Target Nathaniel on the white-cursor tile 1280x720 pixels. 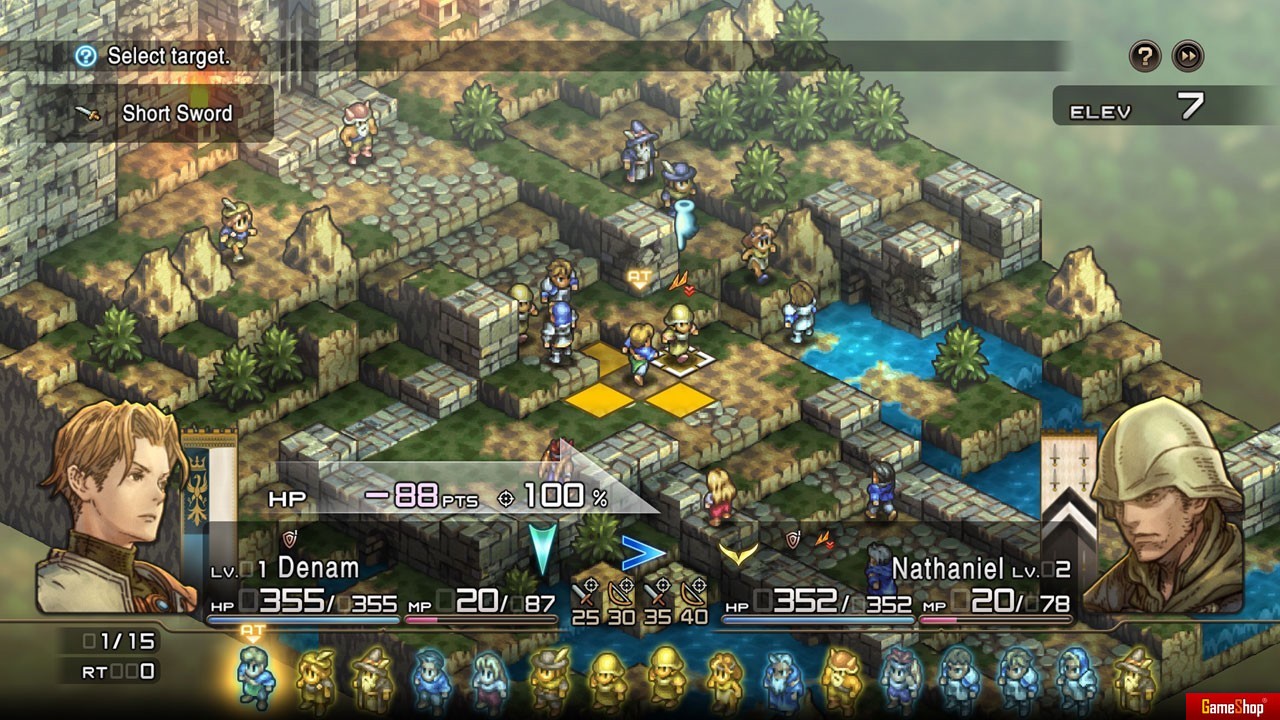(680, 335)
